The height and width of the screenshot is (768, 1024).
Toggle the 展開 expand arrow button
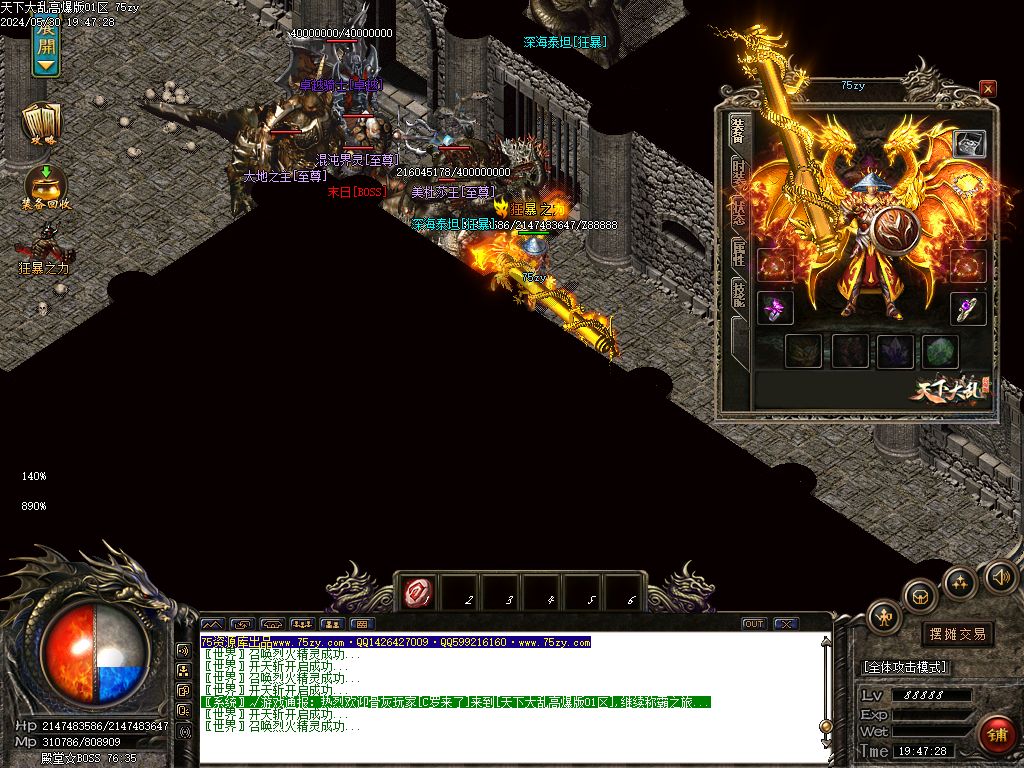click(x=45, y=50)
